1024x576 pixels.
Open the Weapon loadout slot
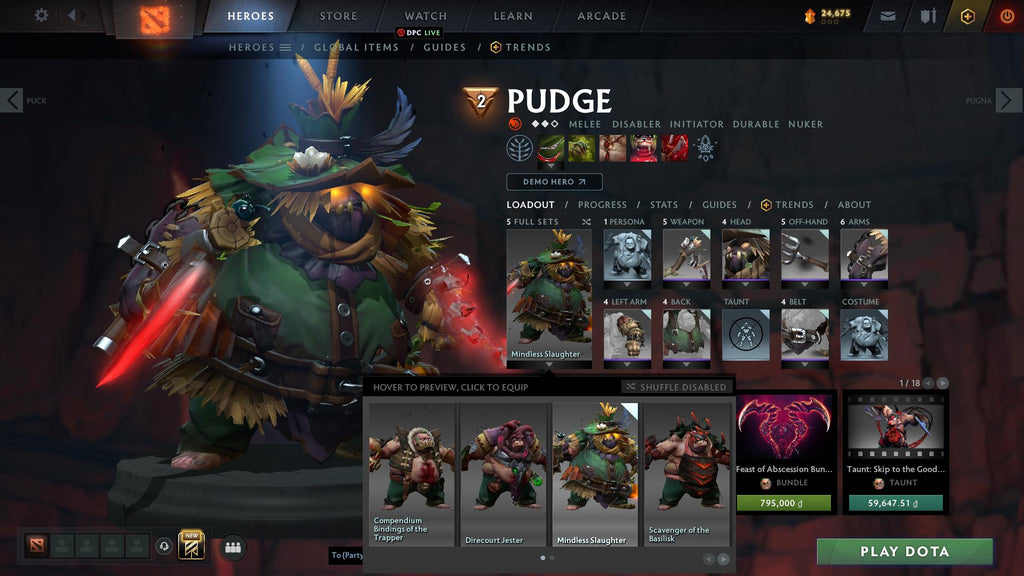(686, 255)
